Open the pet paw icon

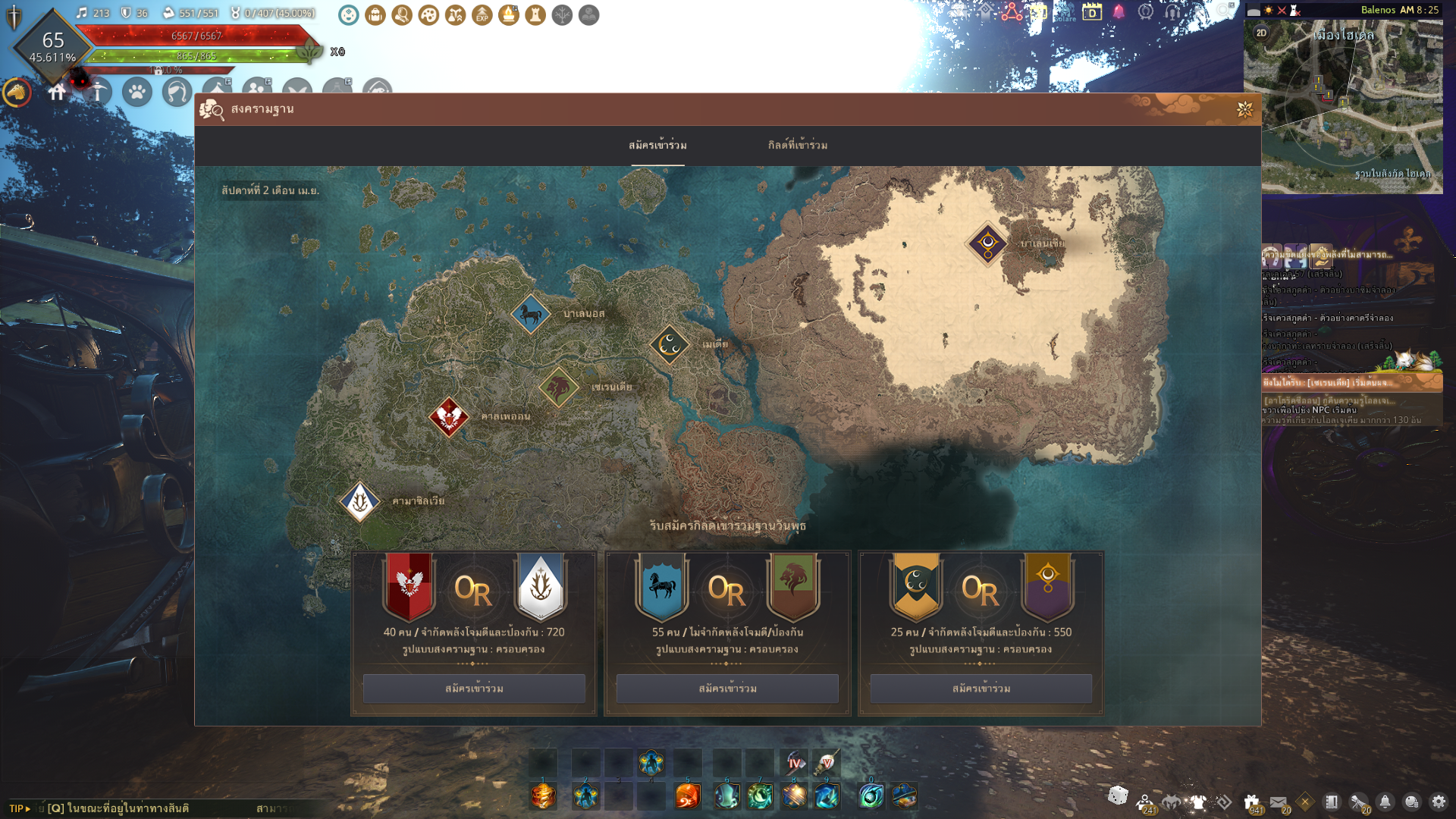137,93
